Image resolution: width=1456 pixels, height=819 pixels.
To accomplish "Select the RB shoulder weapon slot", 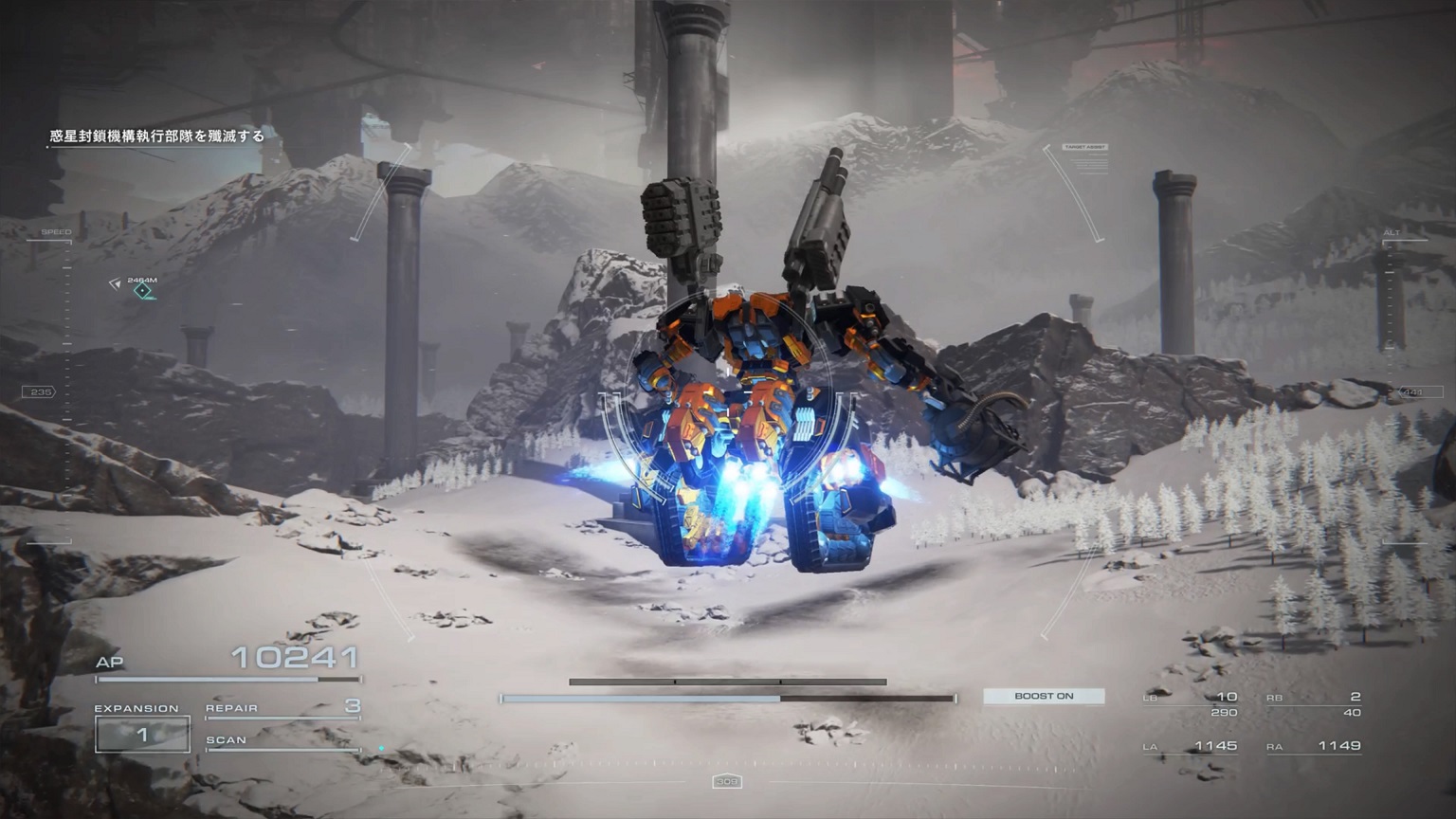I will click(1314, 703).
